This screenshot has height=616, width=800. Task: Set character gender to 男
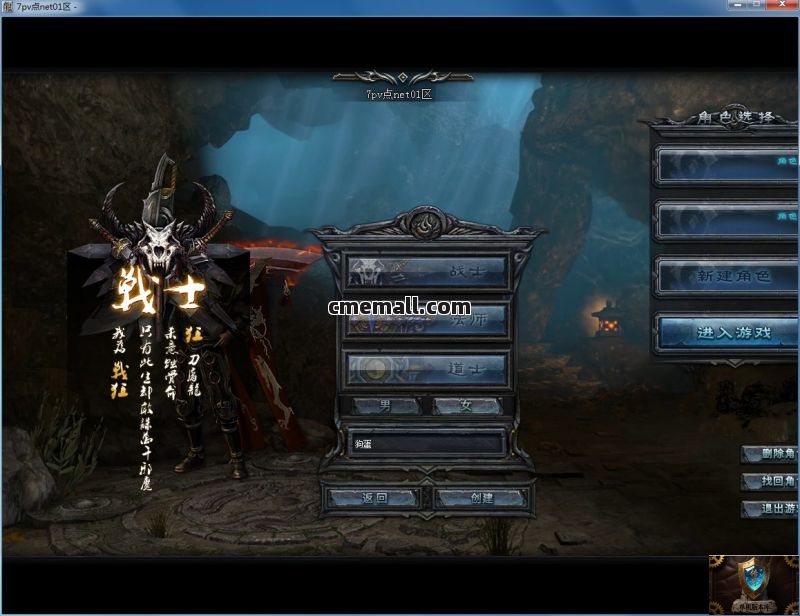[386, 406]
